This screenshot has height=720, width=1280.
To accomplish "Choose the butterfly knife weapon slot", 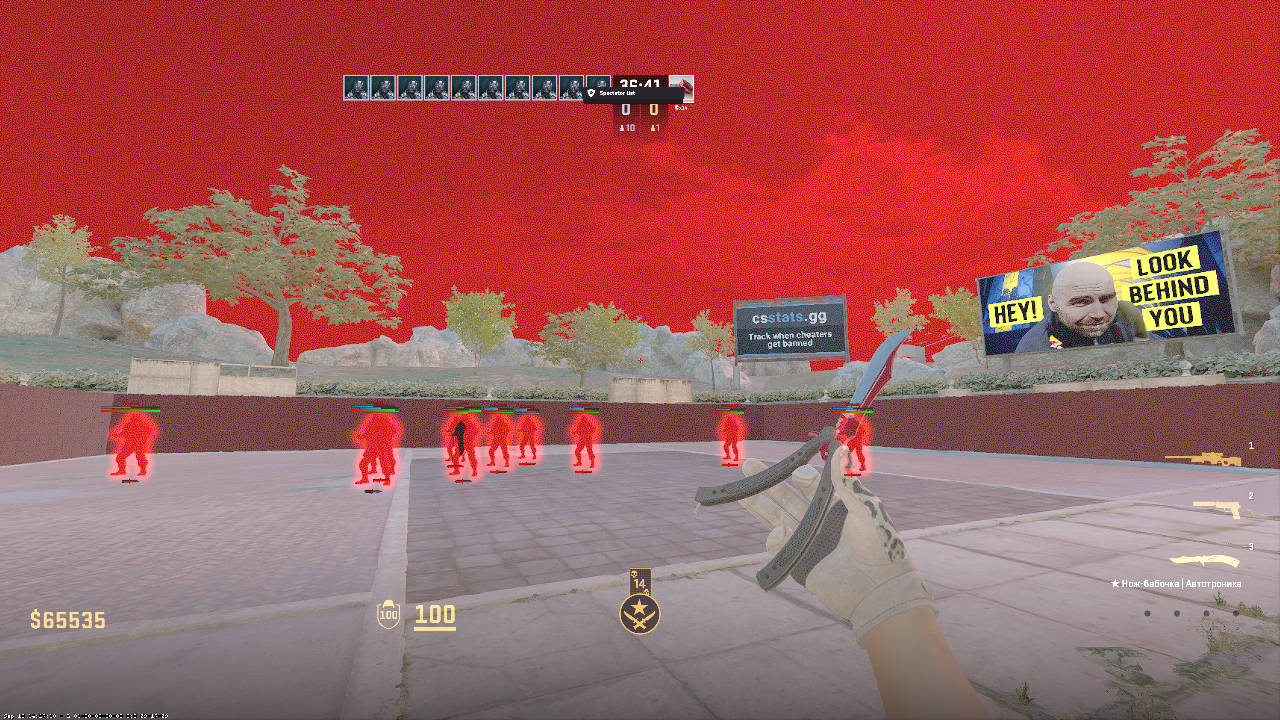I will 1204,560.
